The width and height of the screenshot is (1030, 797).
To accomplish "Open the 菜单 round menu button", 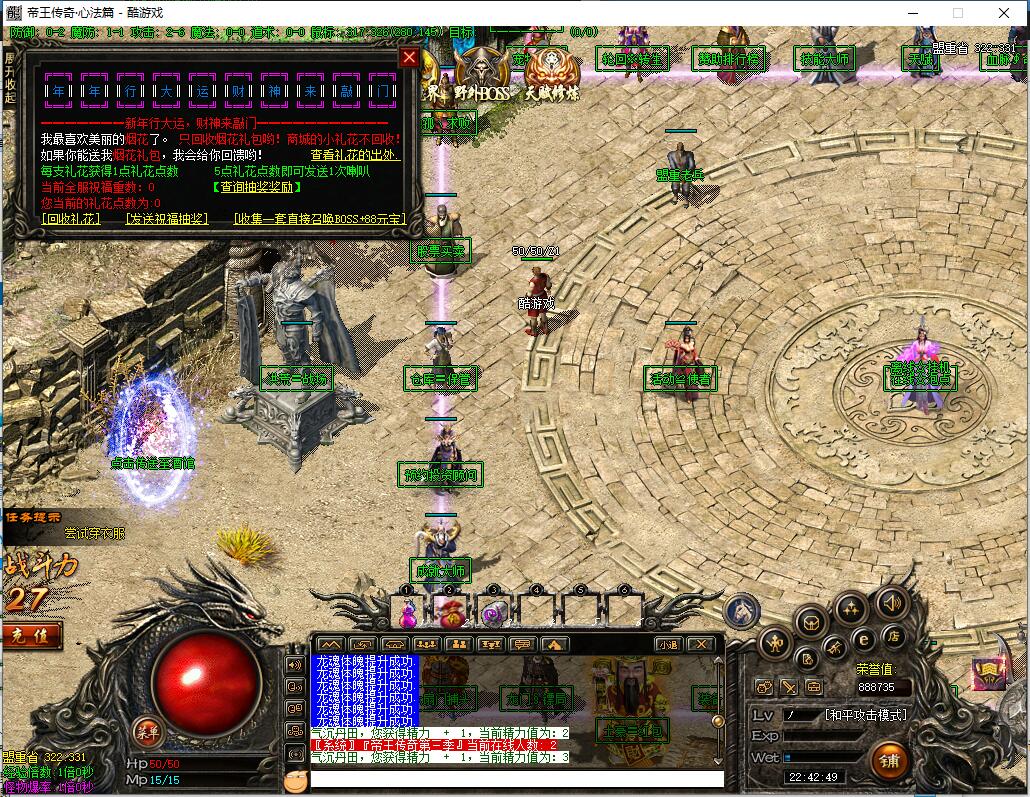I will [148, 730].
